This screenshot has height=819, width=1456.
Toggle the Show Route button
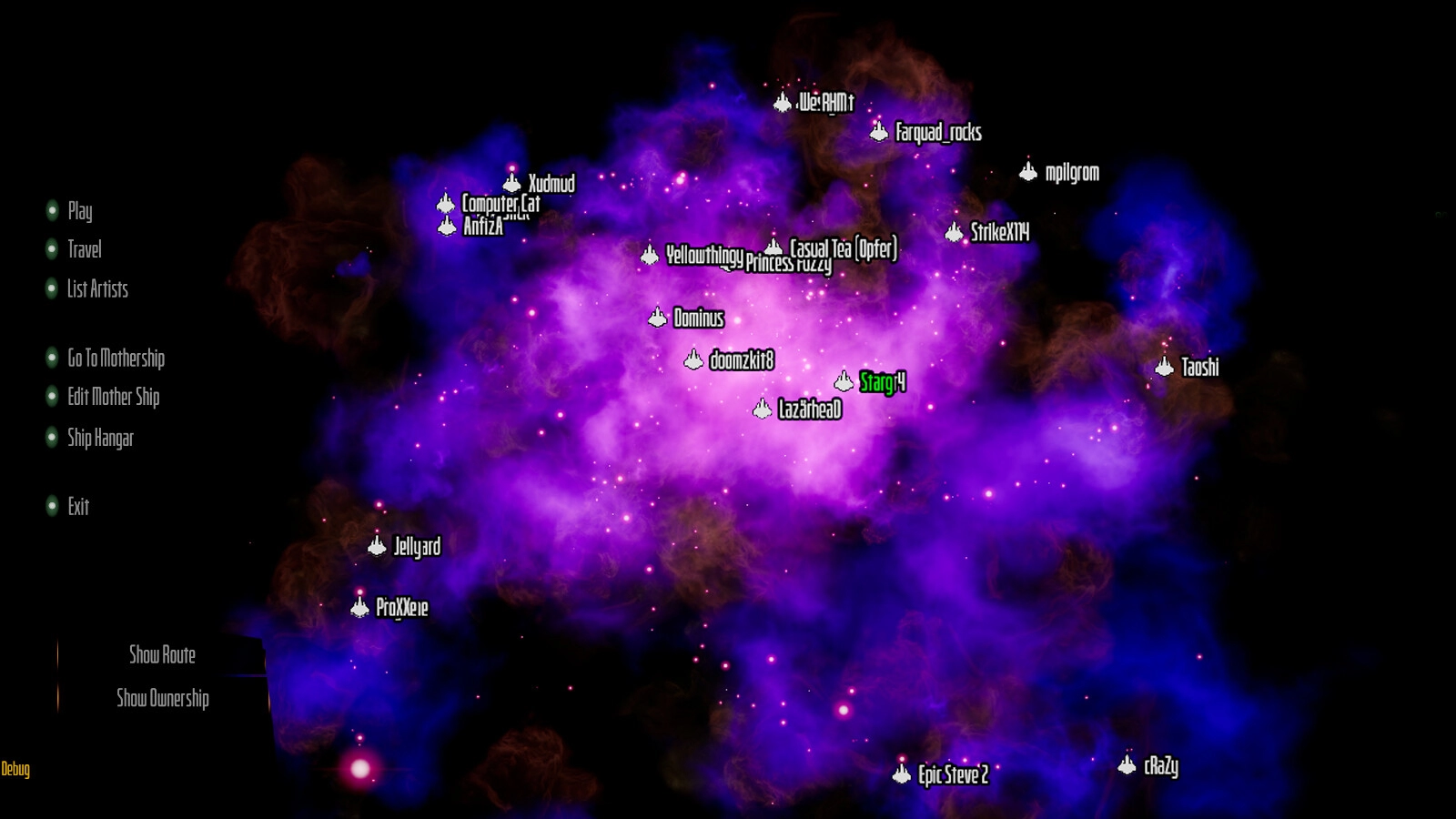tap(162, 654)
